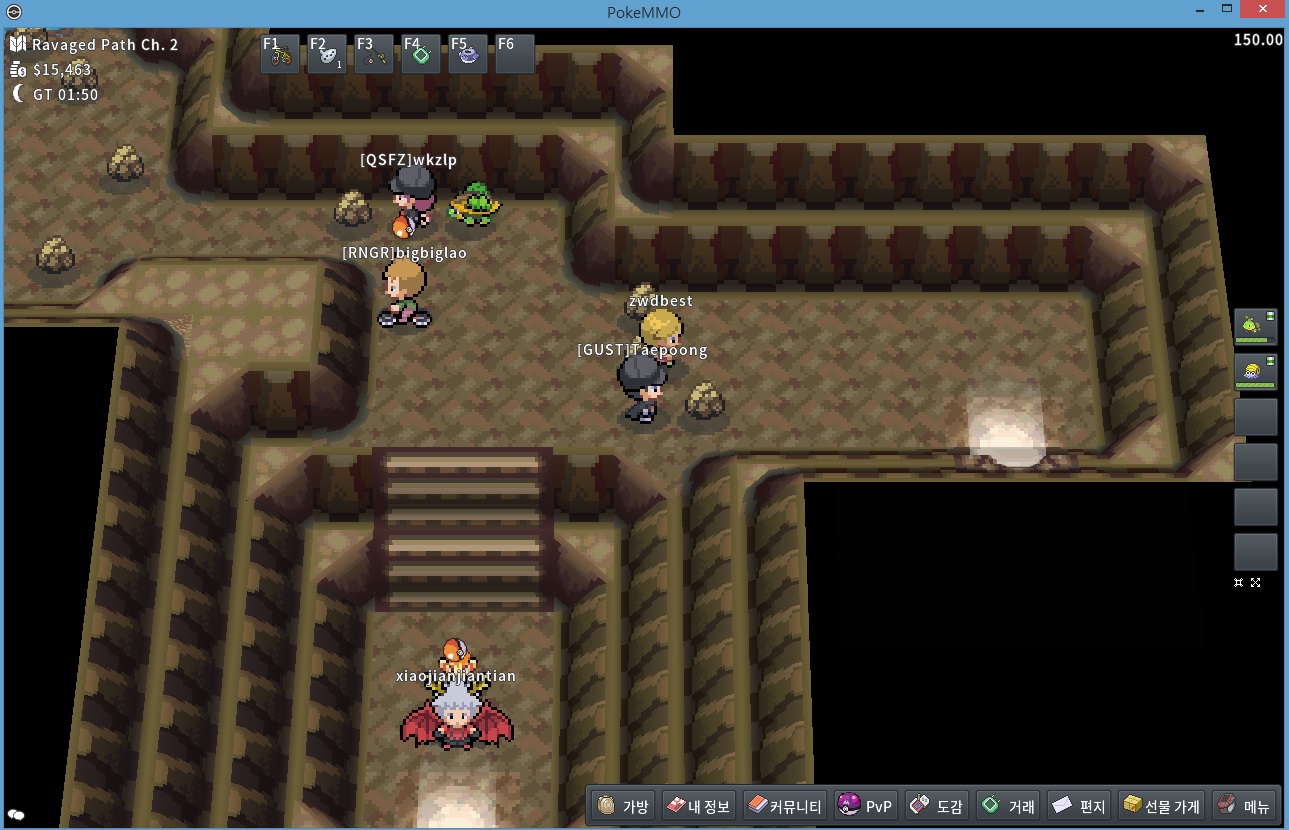1289x830 pixels.
Task: Open the 편지 mailbox
Action: click(1079, 806)
